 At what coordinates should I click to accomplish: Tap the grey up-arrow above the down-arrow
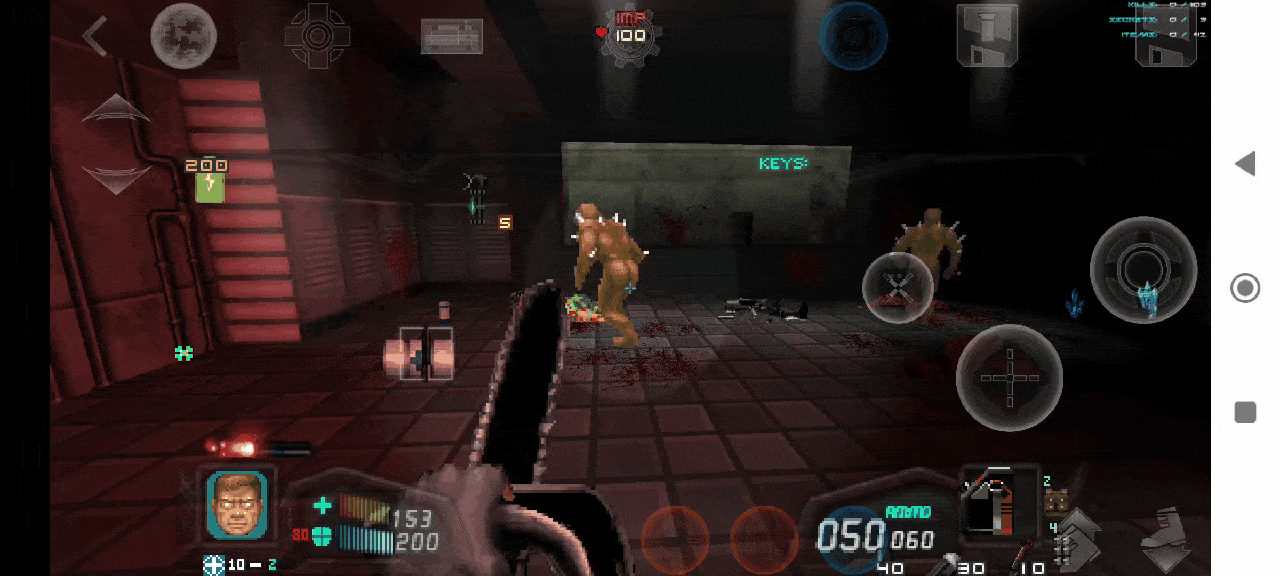coord(116,109)
